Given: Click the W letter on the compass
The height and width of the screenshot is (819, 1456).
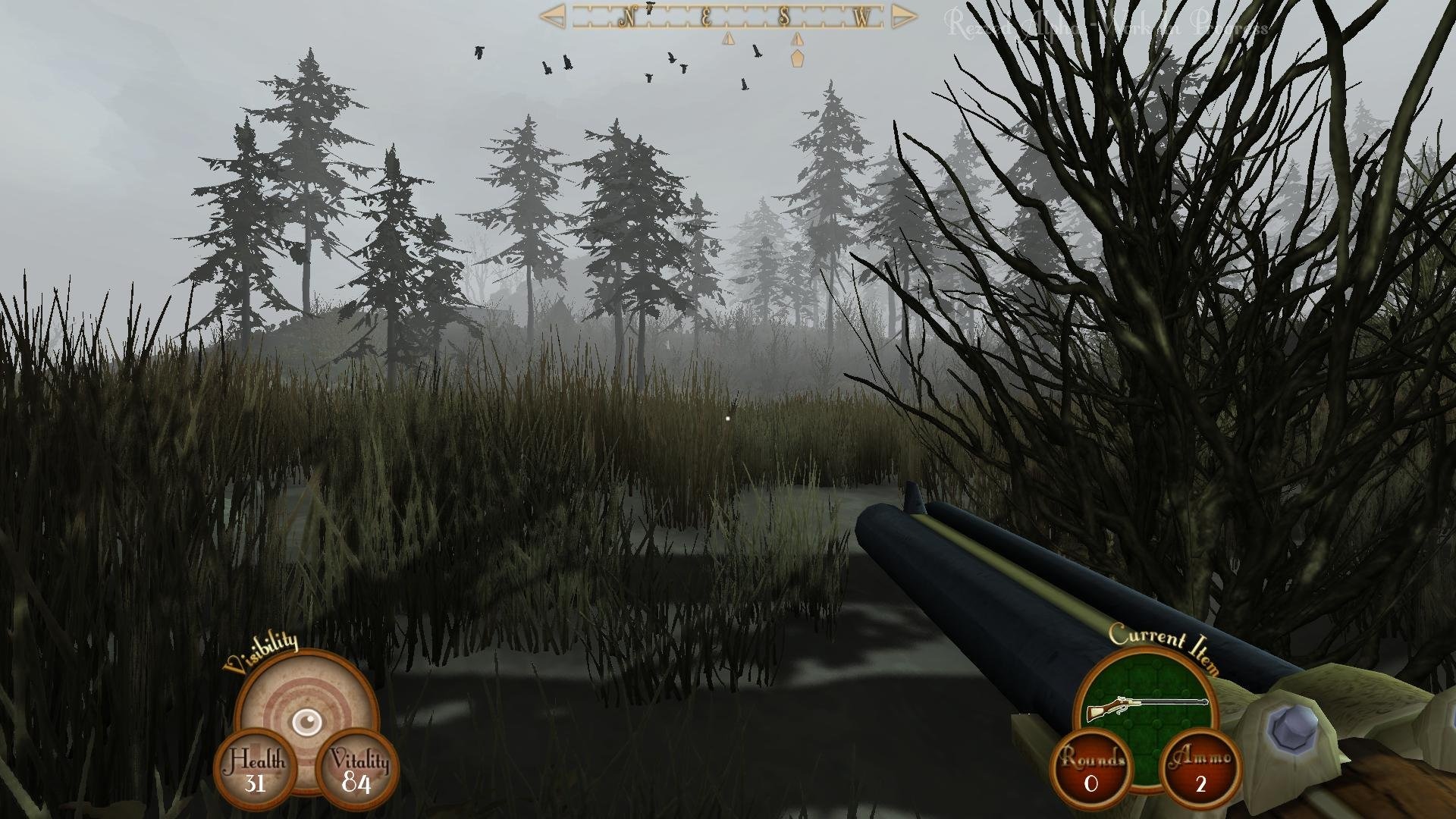Looking at the screenshot, I should (x=861, y=15).
